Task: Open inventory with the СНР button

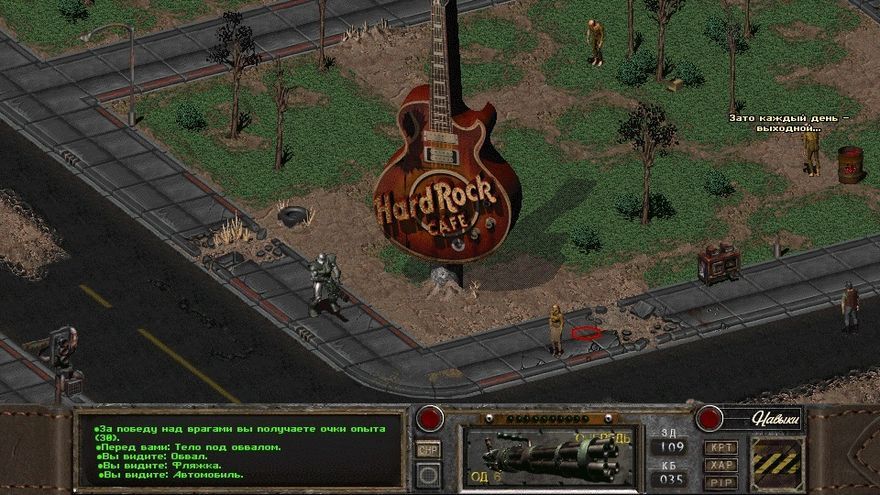Action: [x=428, y=449]
